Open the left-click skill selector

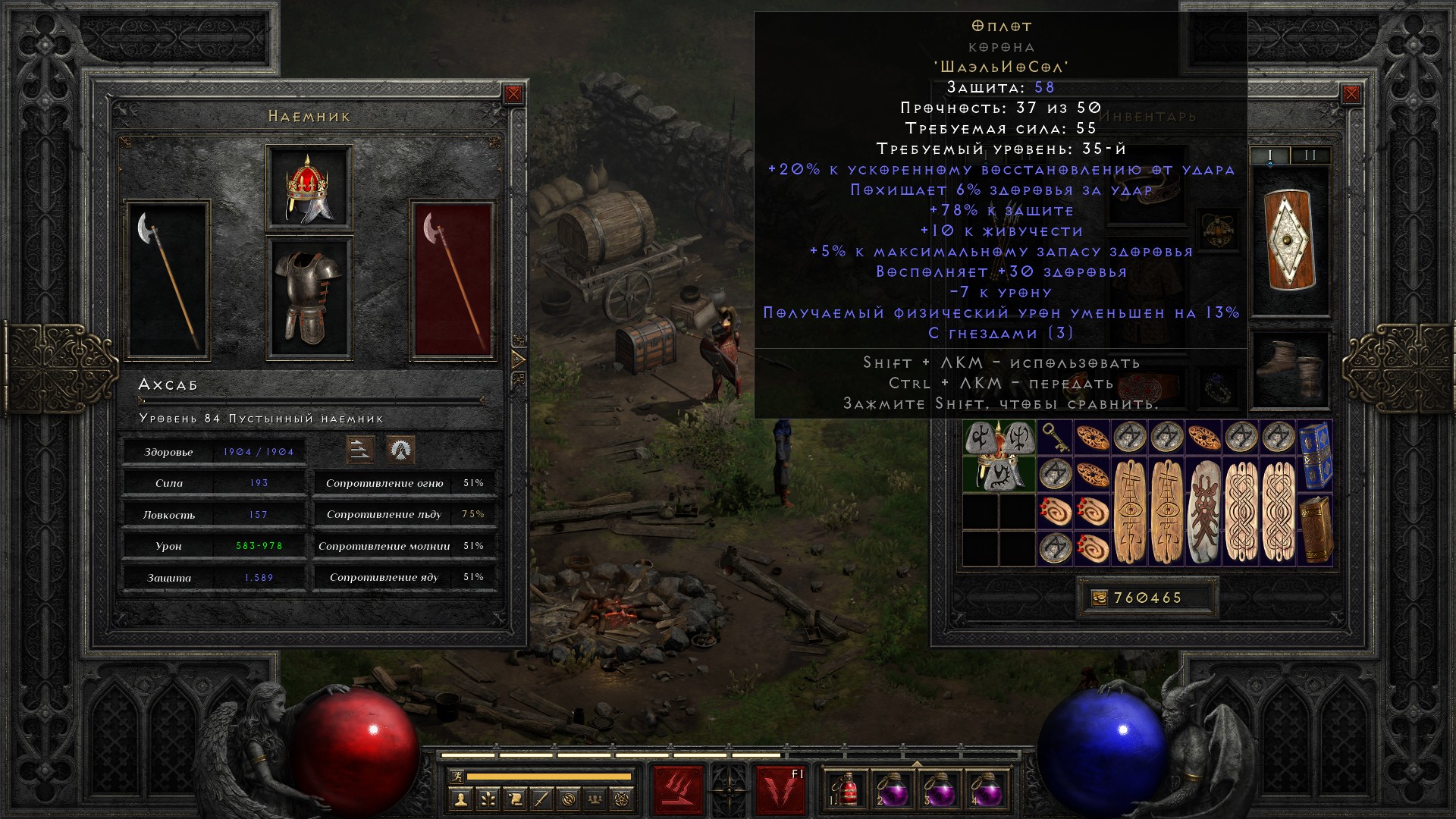click(x=678, y=789)
